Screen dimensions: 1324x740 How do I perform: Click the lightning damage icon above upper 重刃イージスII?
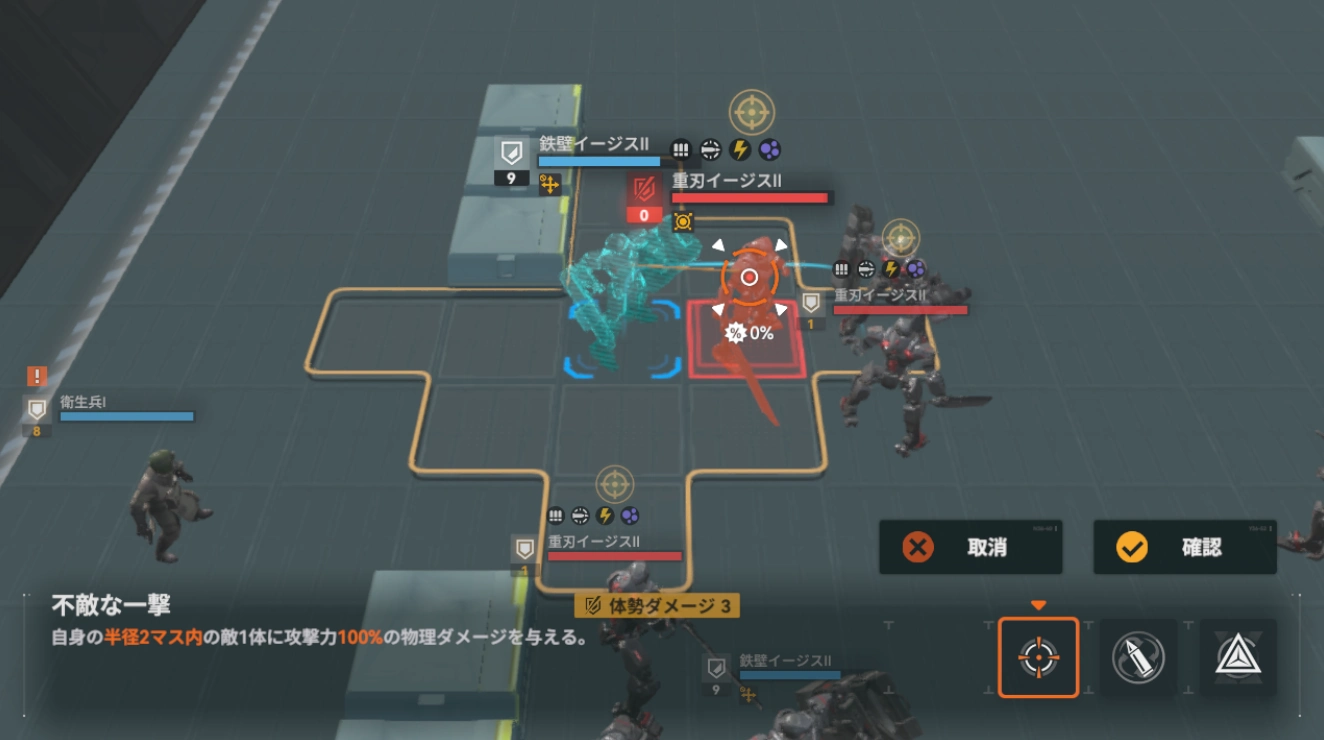click(741, 148)
